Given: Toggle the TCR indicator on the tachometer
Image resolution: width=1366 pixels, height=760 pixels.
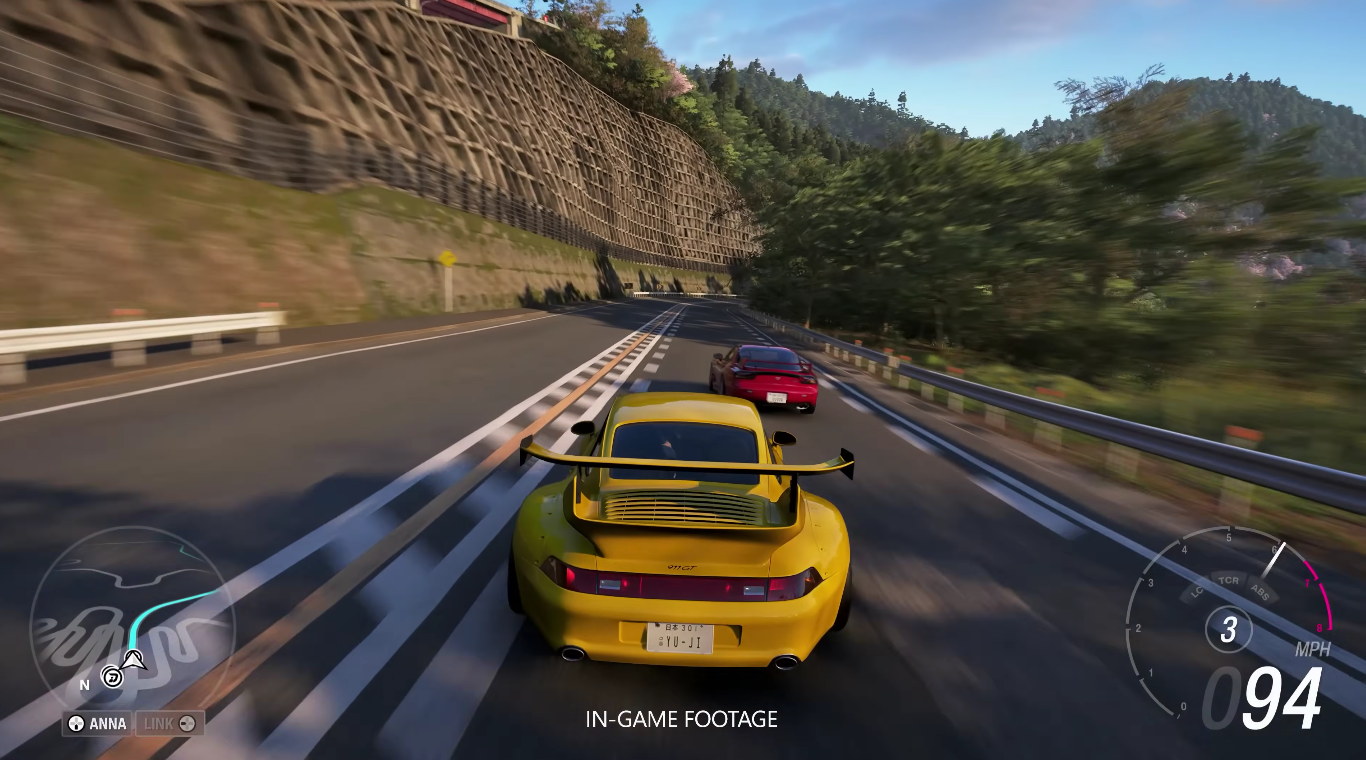Looking at the screenshot, I should click(x=1228, y=580).
